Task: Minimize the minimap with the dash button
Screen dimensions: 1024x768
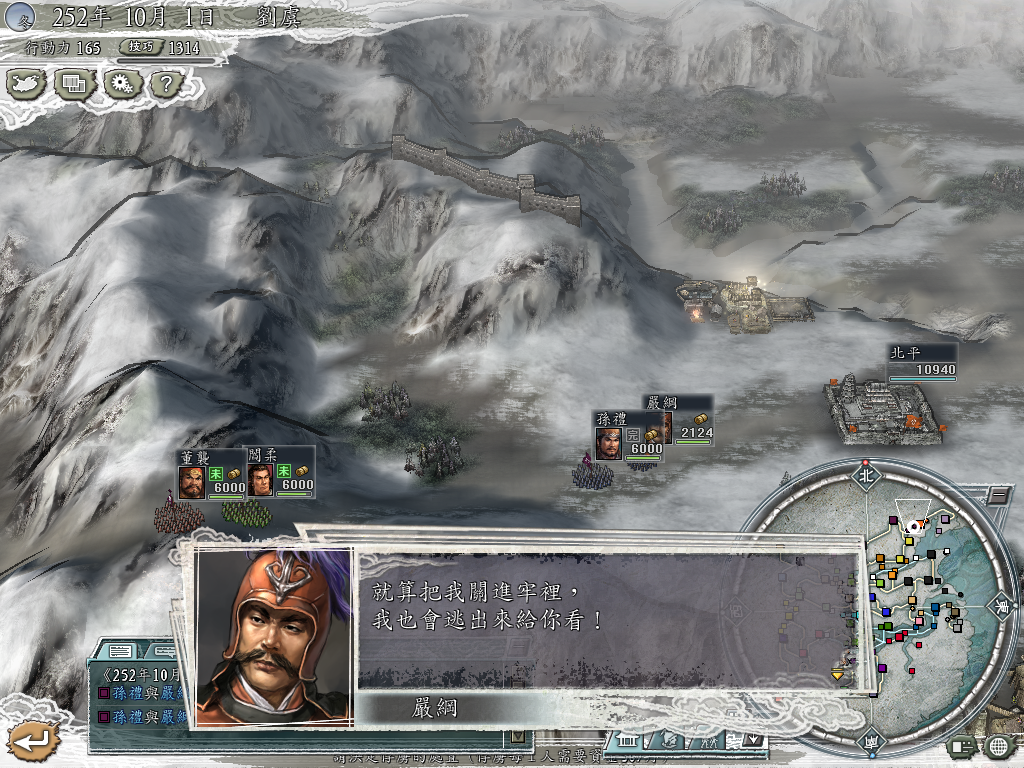Action: [x=997, y=495]
